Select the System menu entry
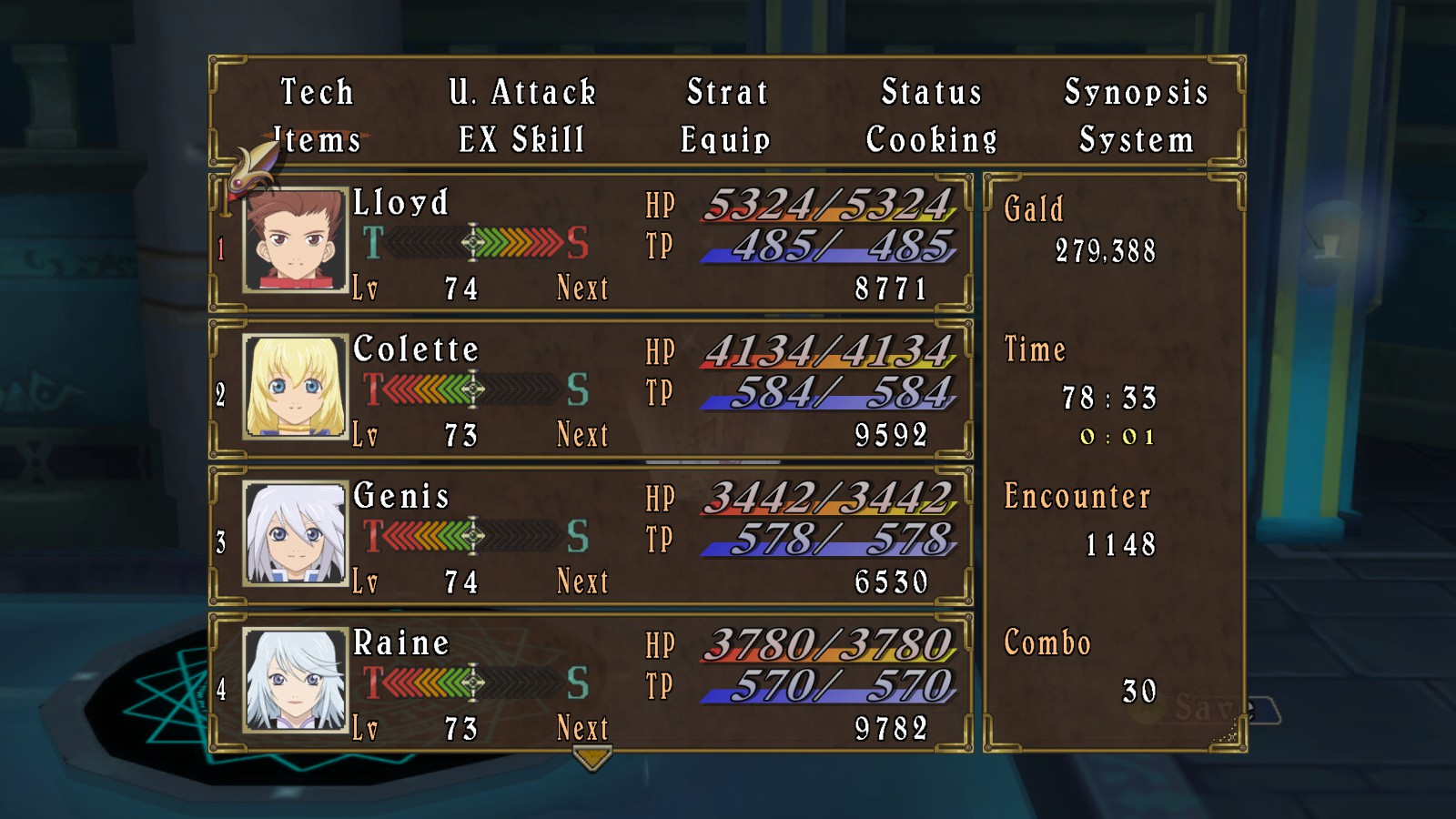The image size is (1456, 819). click(1137, 140)
